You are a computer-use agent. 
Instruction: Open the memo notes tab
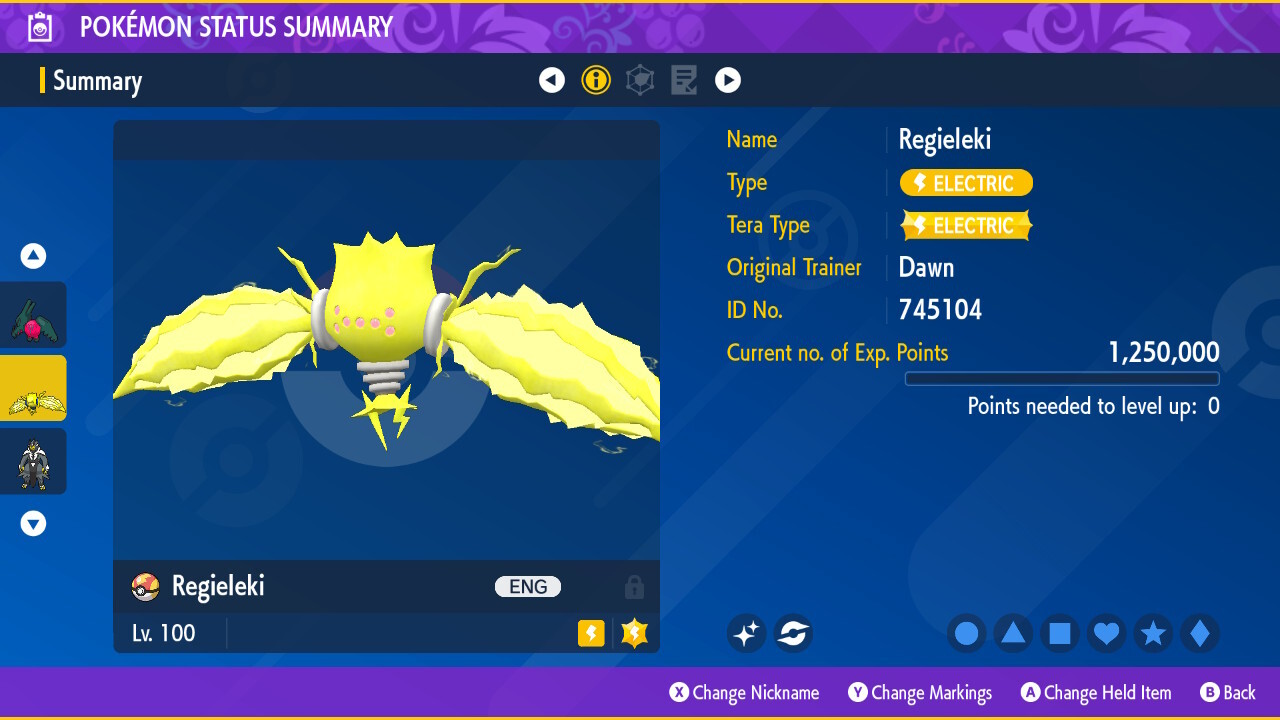point(684,80)
